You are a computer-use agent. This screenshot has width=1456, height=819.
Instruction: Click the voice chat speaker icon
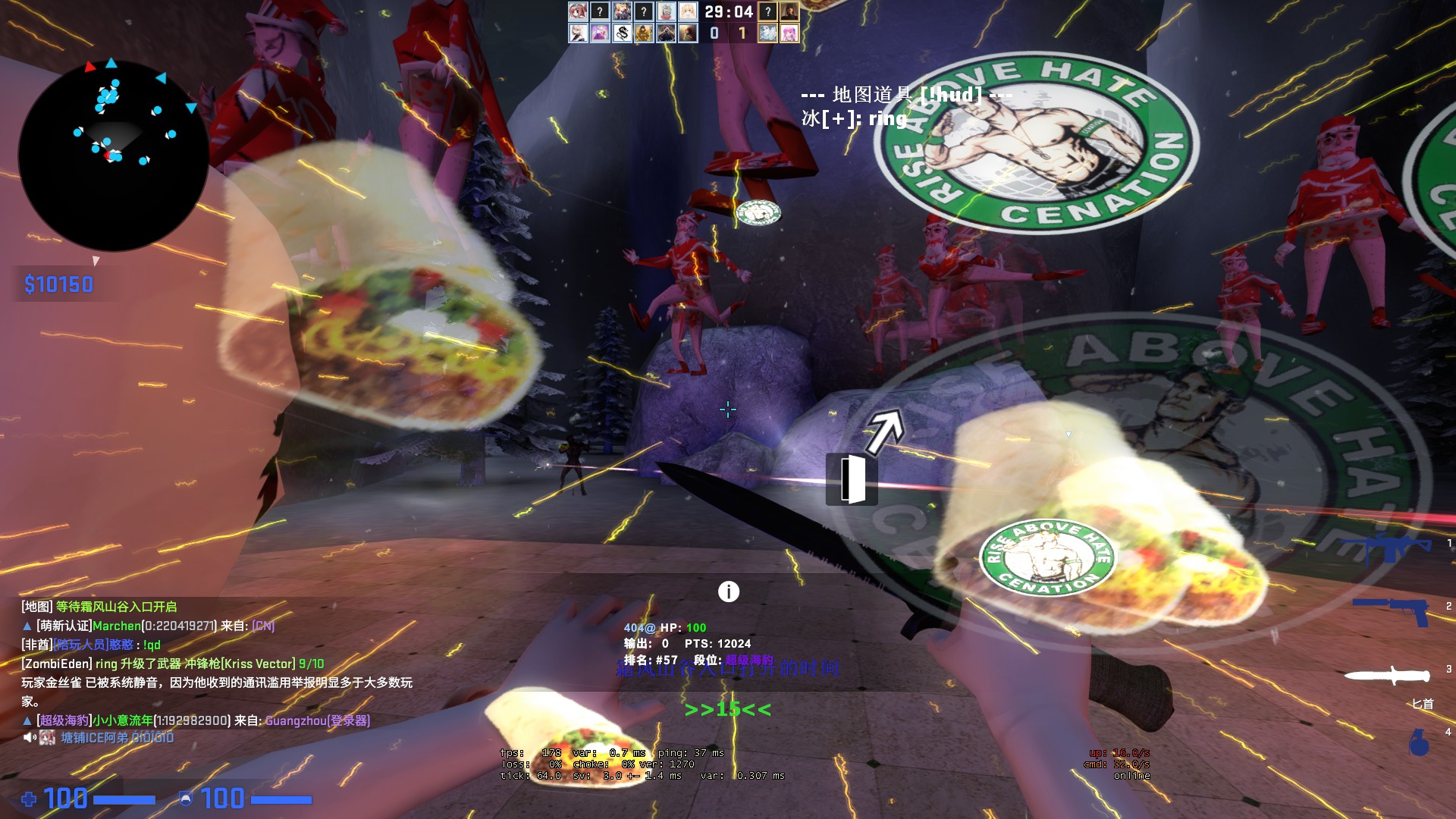coord(30,737)
